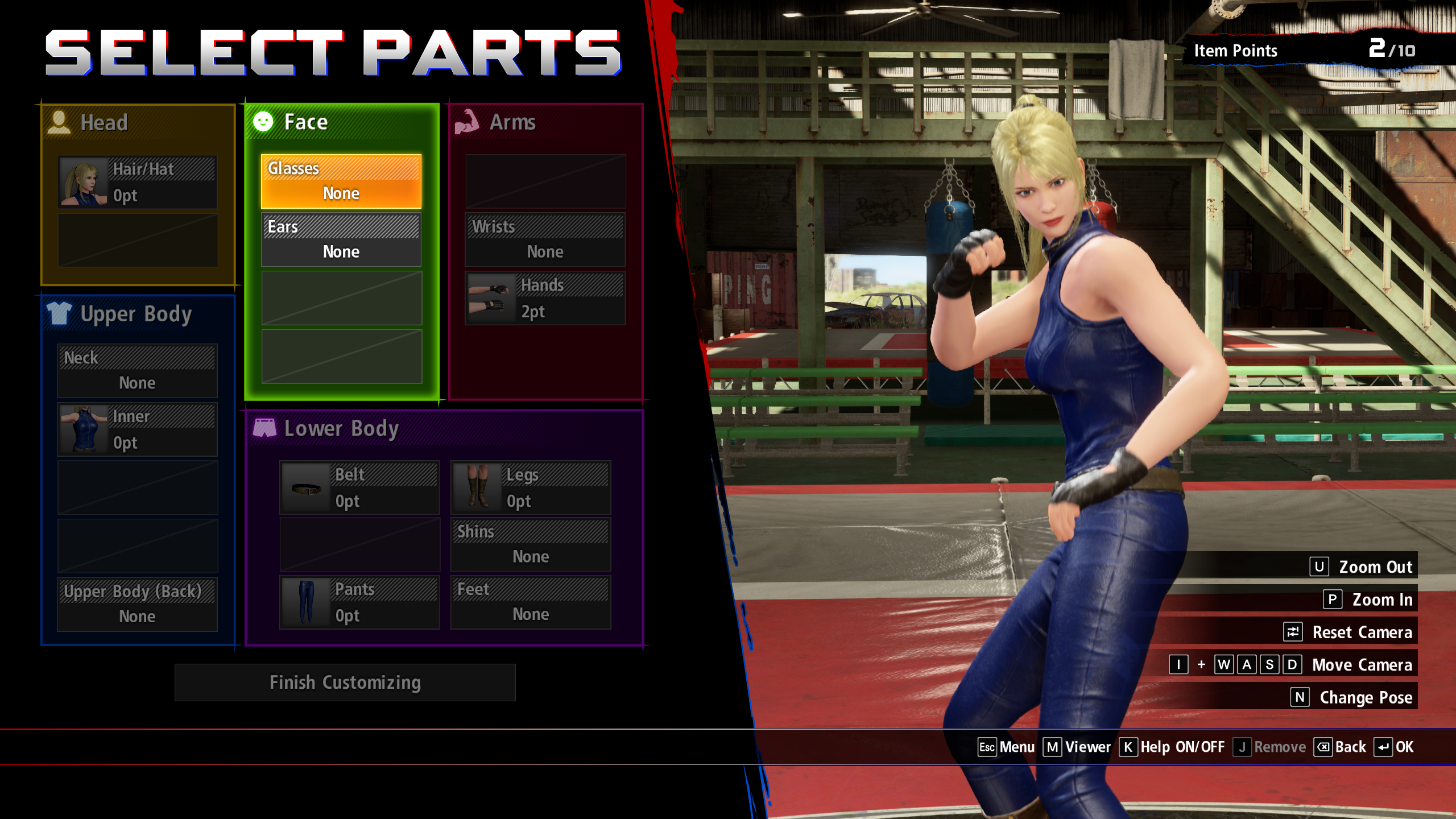Select the Neck part slot

coord(137,371)
